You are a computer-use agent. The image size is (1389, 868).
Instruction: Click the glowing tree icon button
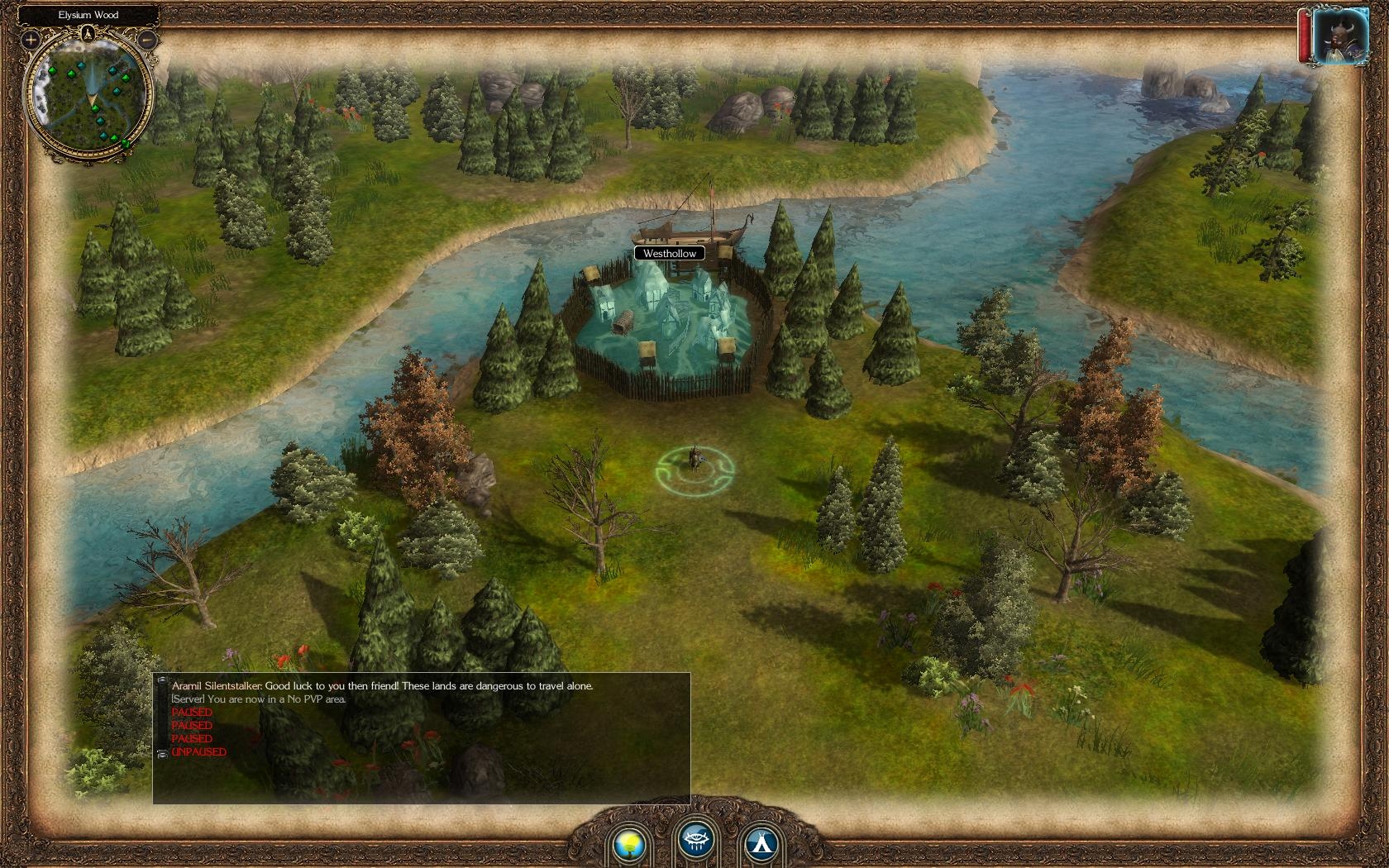coord(631,842)
